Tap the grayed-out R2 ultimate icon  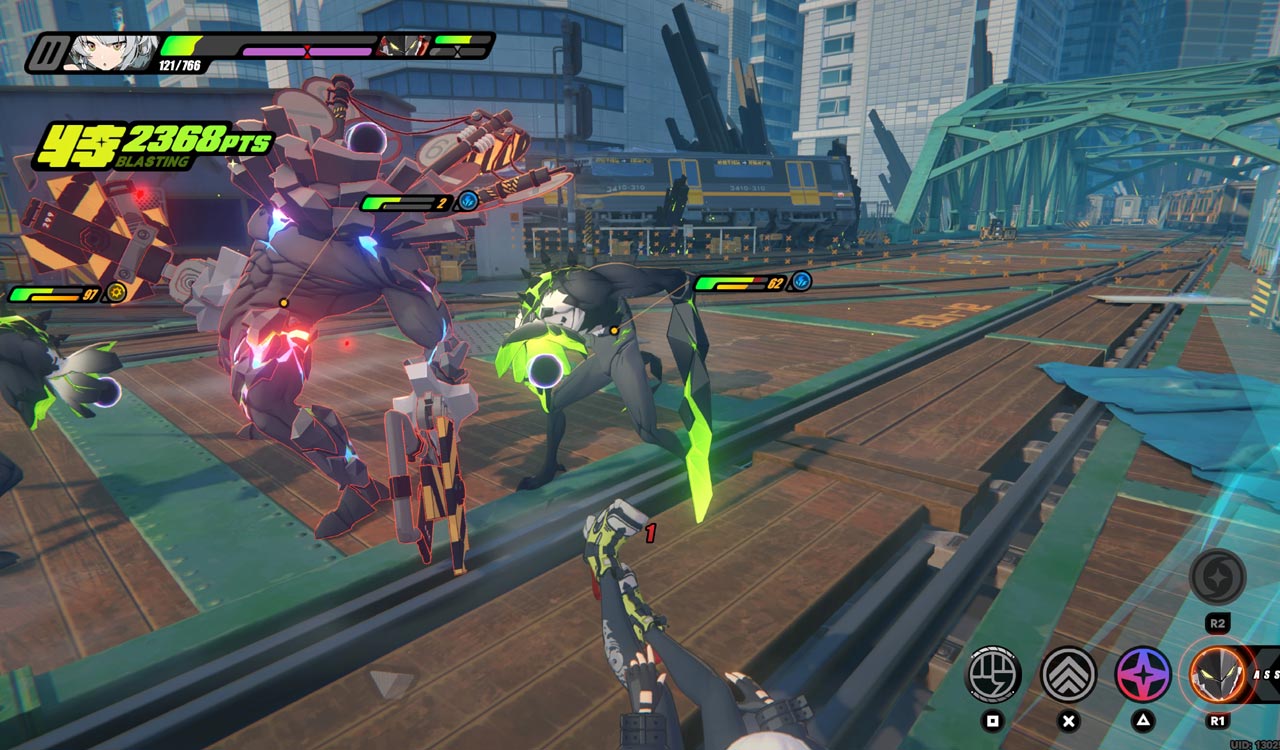tap(1216, 578)
